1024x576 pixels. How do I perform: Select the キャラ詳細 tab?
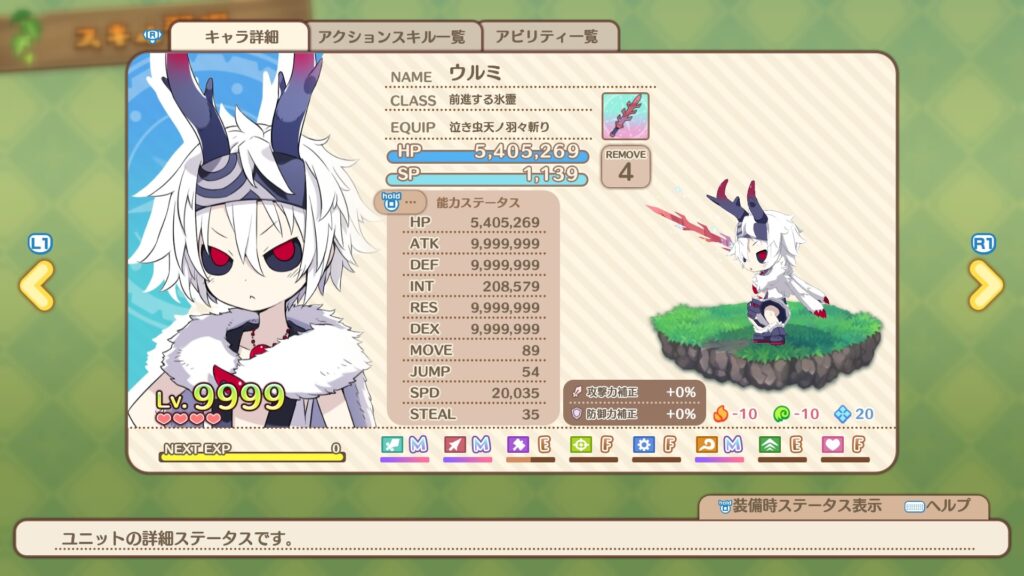tap(240, 37)
